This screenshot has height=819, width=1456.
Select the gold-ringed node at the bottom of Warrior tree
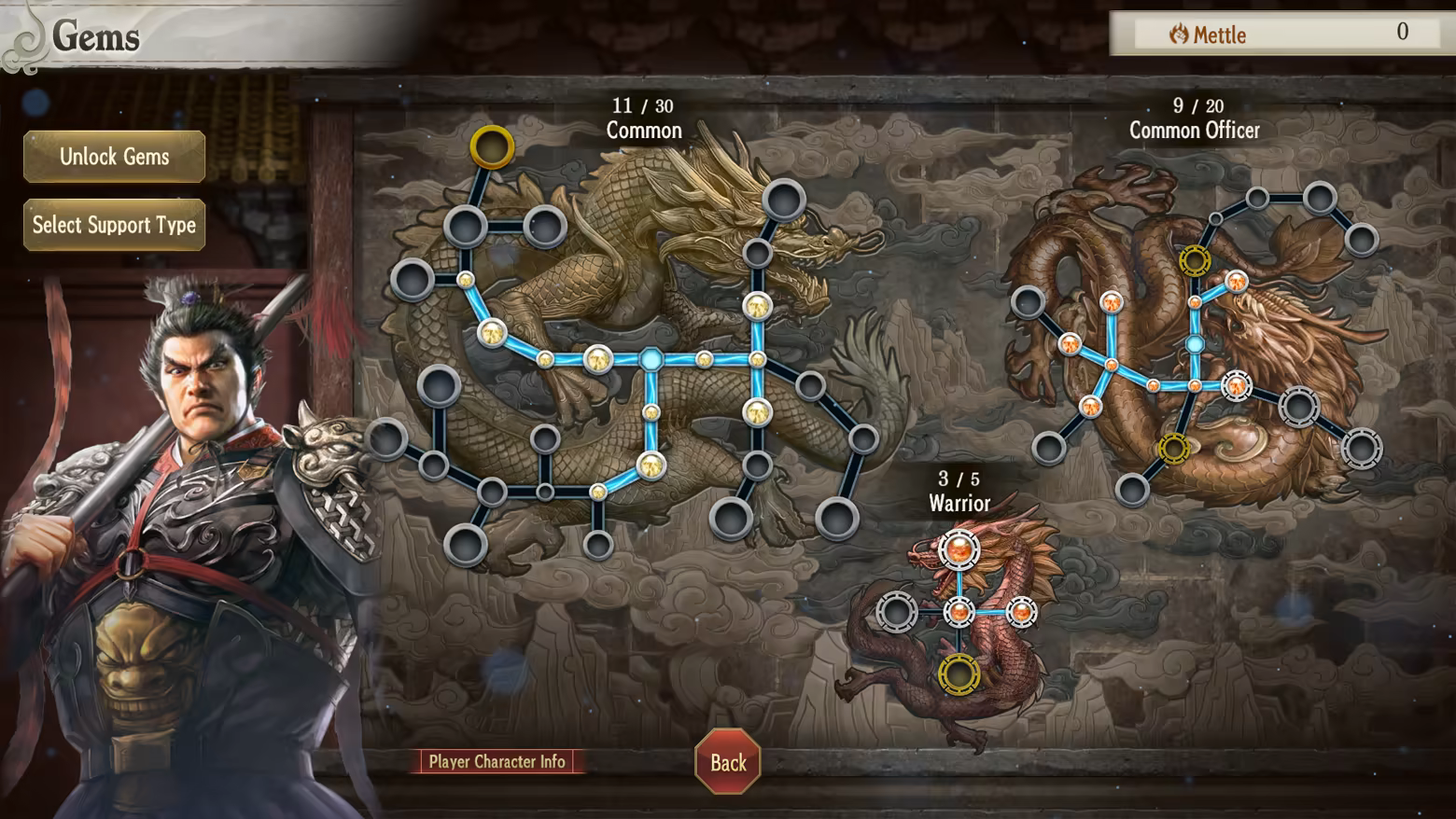pos(959,673)
